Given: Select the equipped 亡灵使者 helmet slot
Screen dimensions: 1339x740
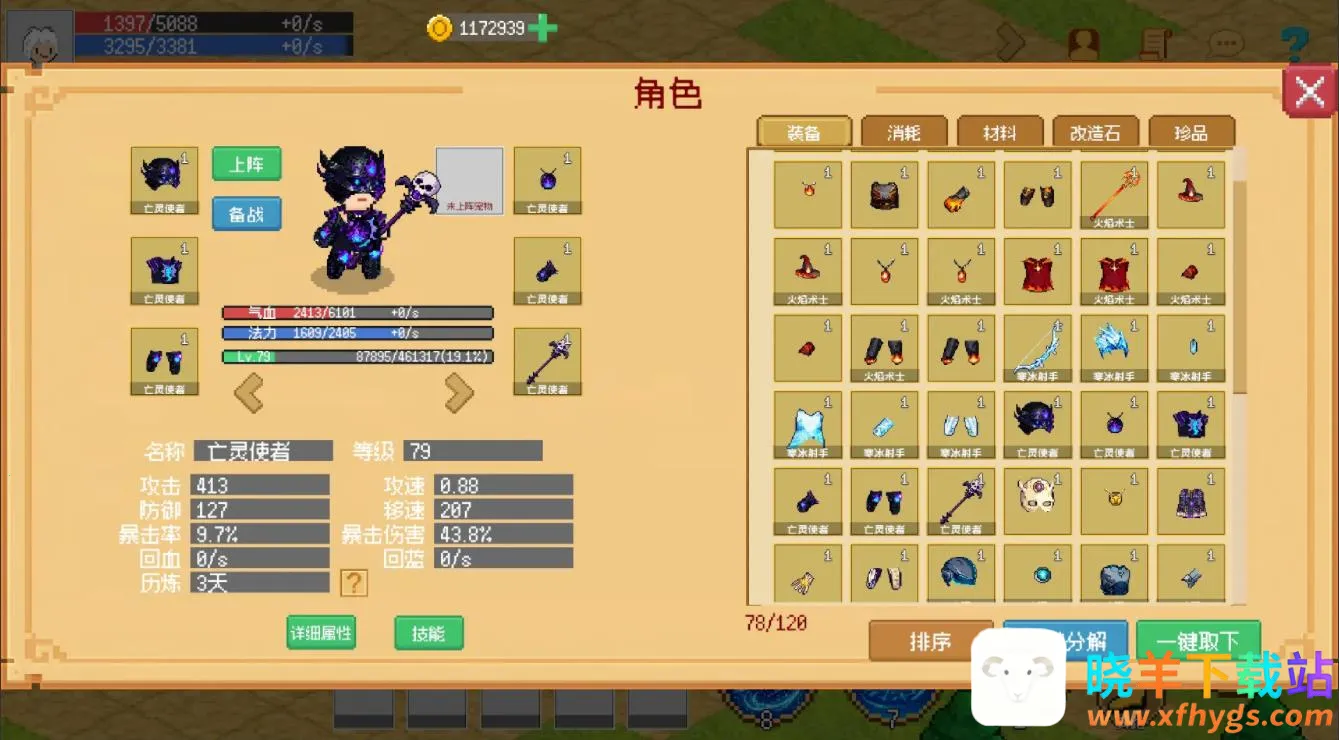Looking at the screenshot, I should 164,180.
